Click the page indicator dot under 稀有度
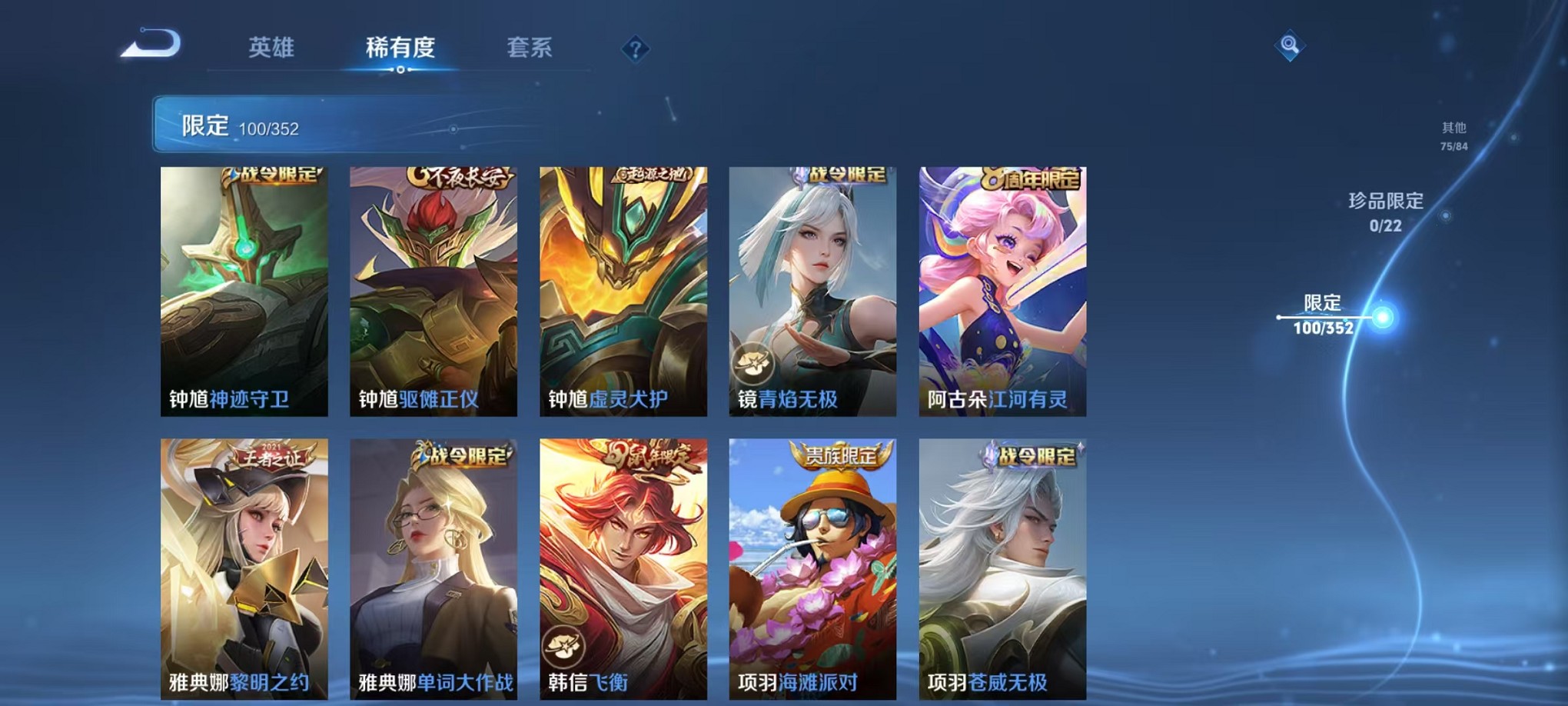 [401, 71]
